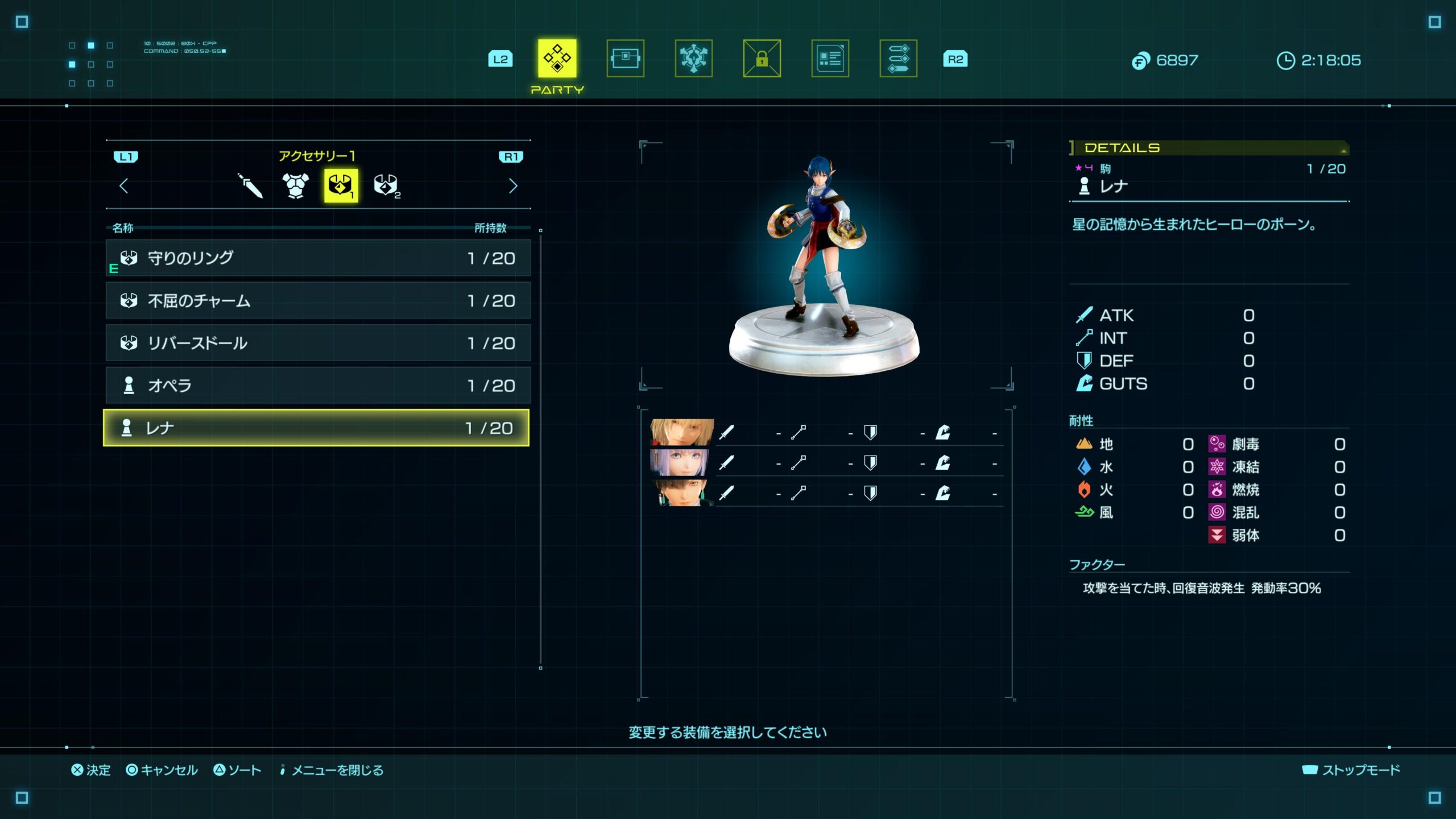The height and width of the screenshot is (819, 1456).
Task: Select the リバースドール accessory row
Action: tap(318, 343)
